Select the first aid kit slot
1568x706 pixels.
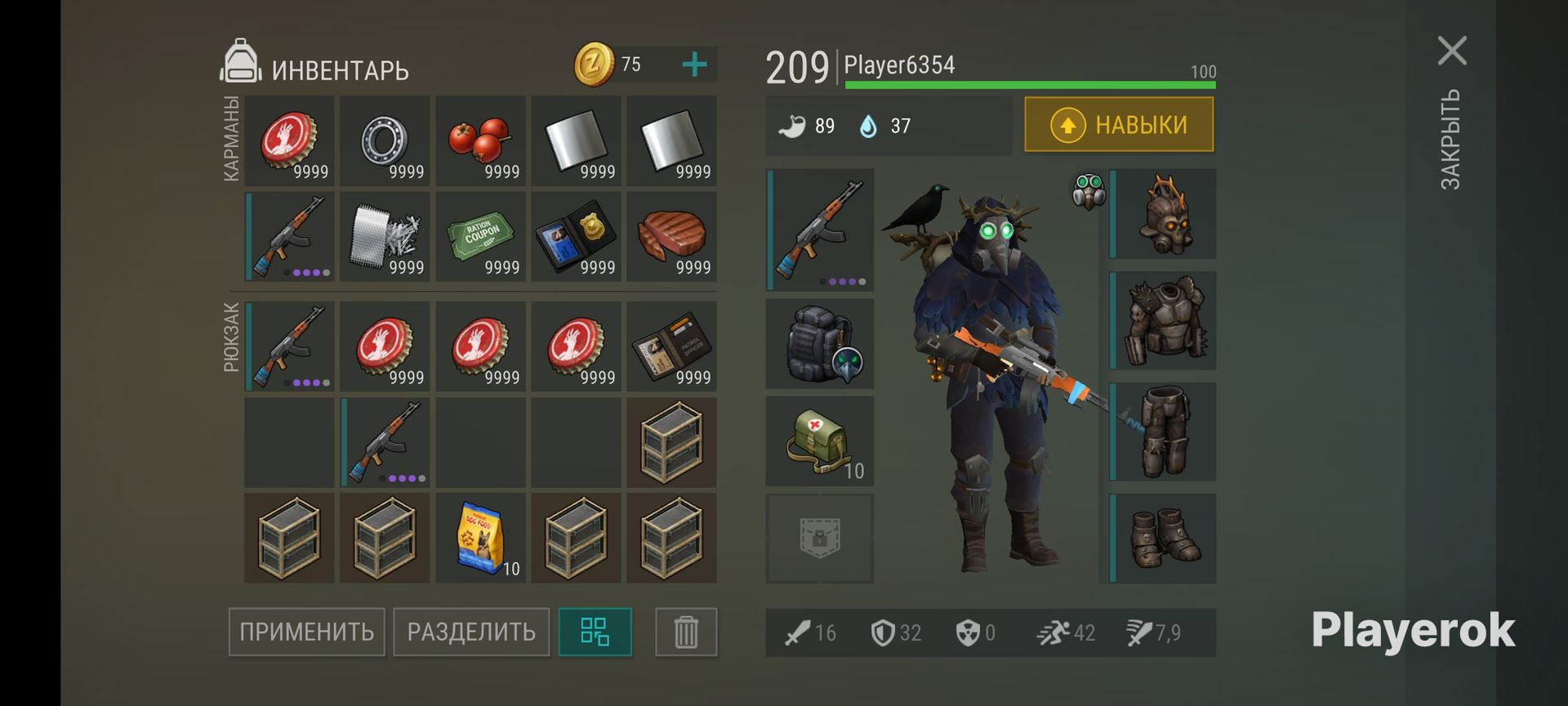pos(820,441)
